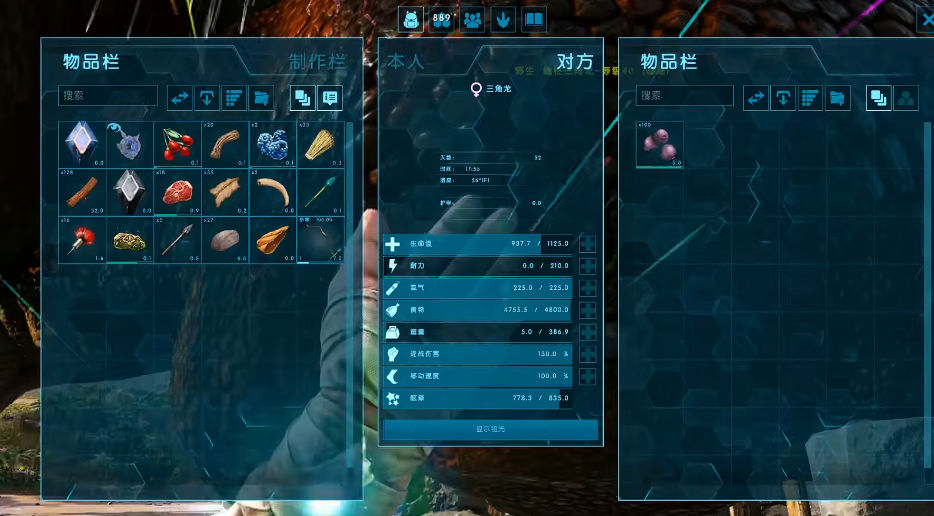Click the right inventory 搜索 search field
This screenshot has width=934, height=516.
click(685, 96)
